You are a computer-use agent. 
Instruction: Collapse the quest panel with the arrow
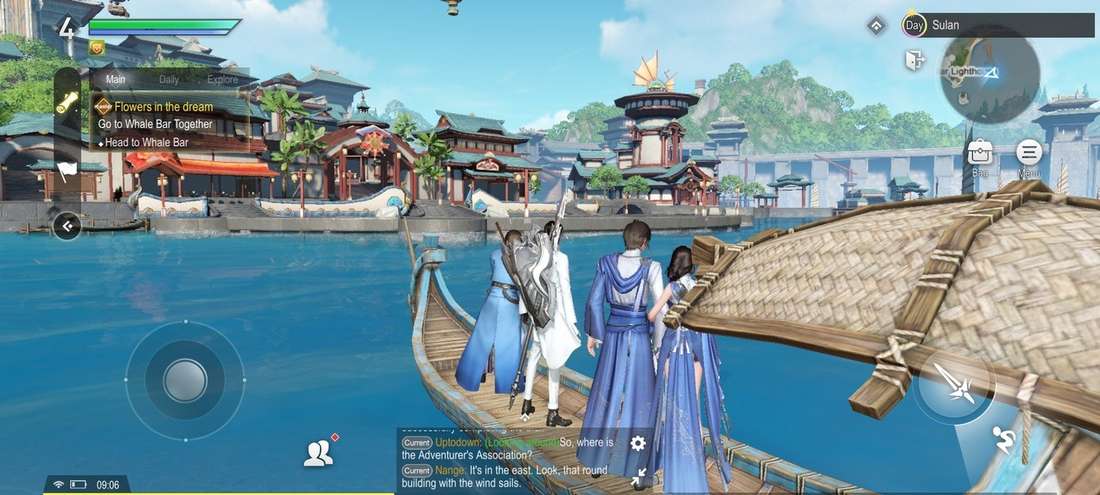67,226
